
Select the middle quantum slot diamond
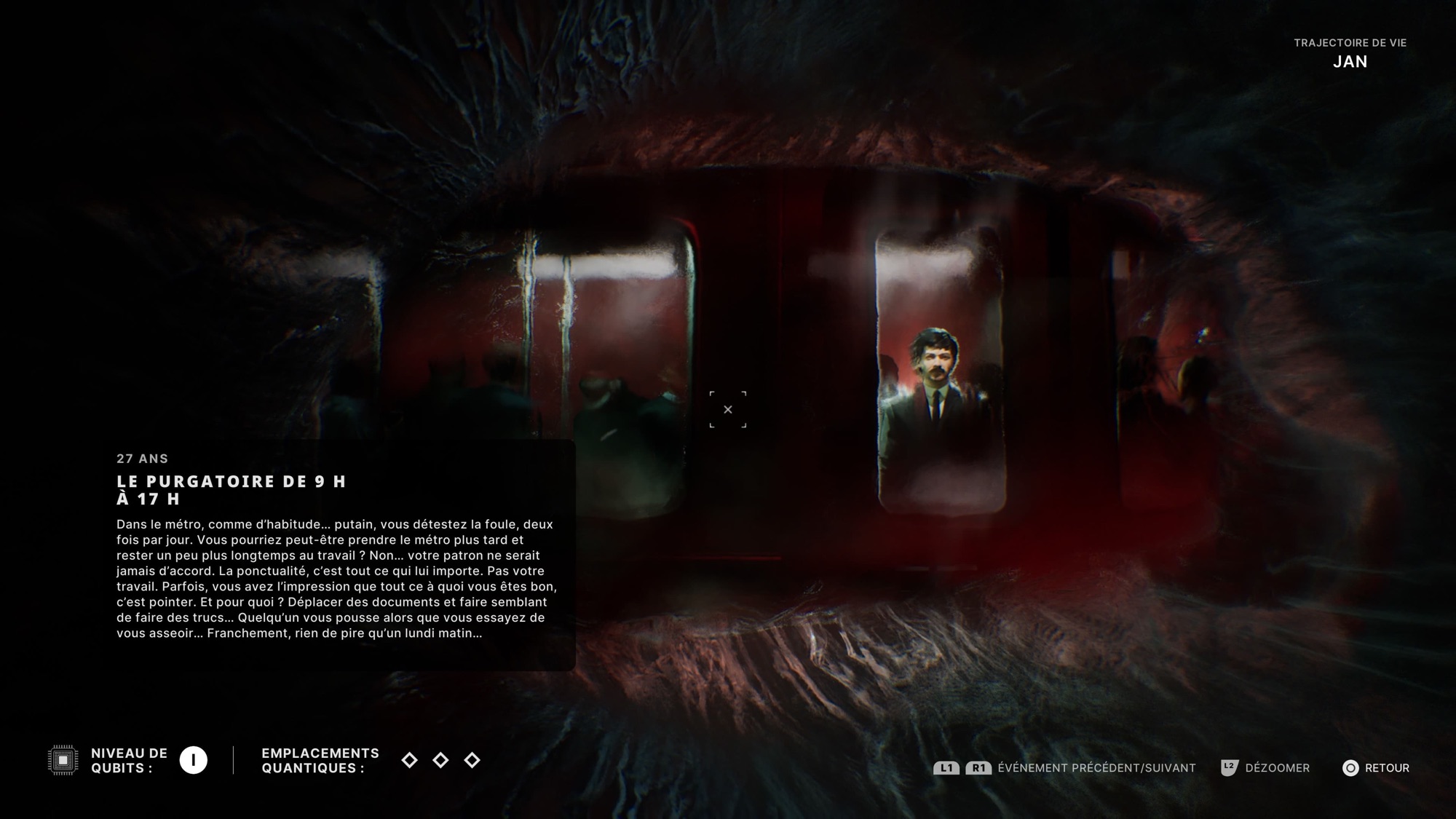[442, 761]
